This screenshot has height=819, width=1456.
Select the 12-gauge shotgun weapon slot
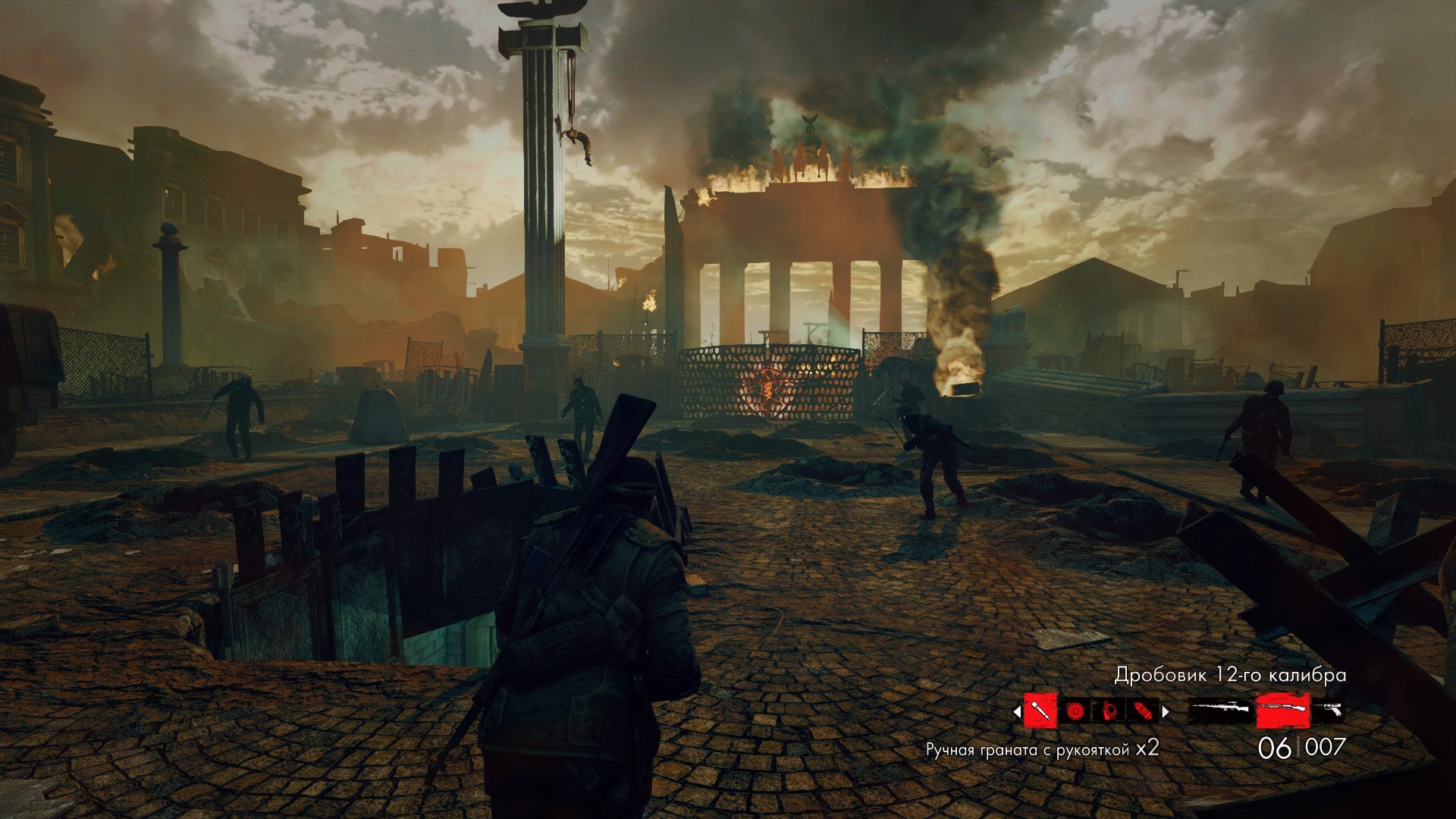tap(1283, 711)
